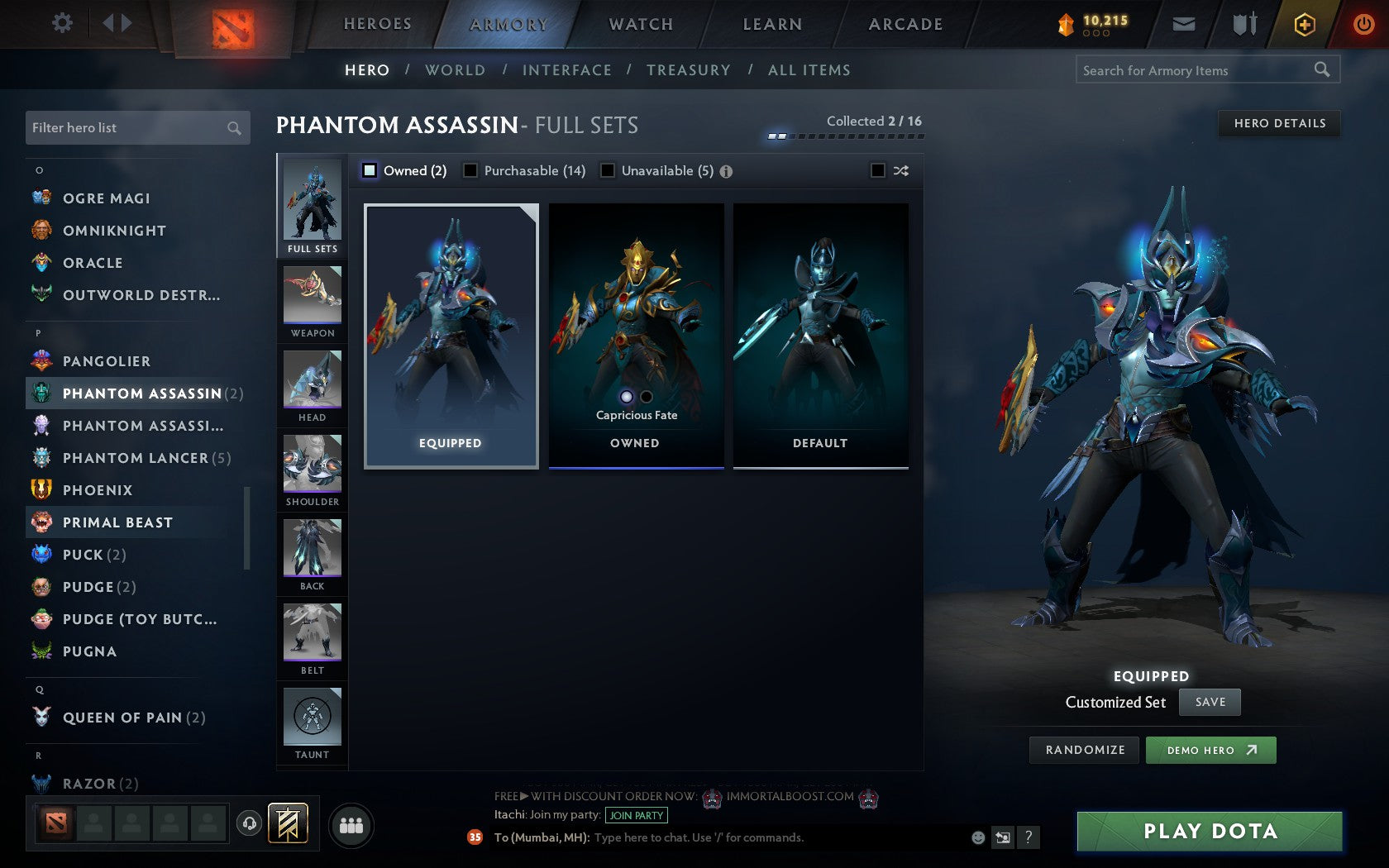This screenshot has height=868, width=1389.
Task: Switch to the TREASURY tab
Action: (x=690, y=70)
